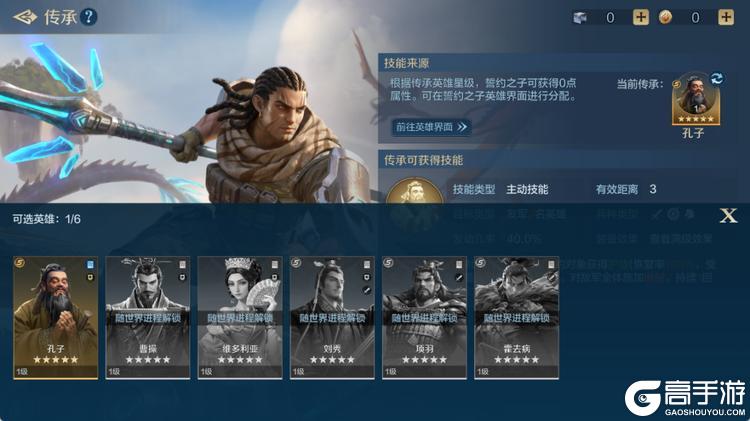
Task: Tap the blue swap icon on the portrait
Action: coord(716,78)
